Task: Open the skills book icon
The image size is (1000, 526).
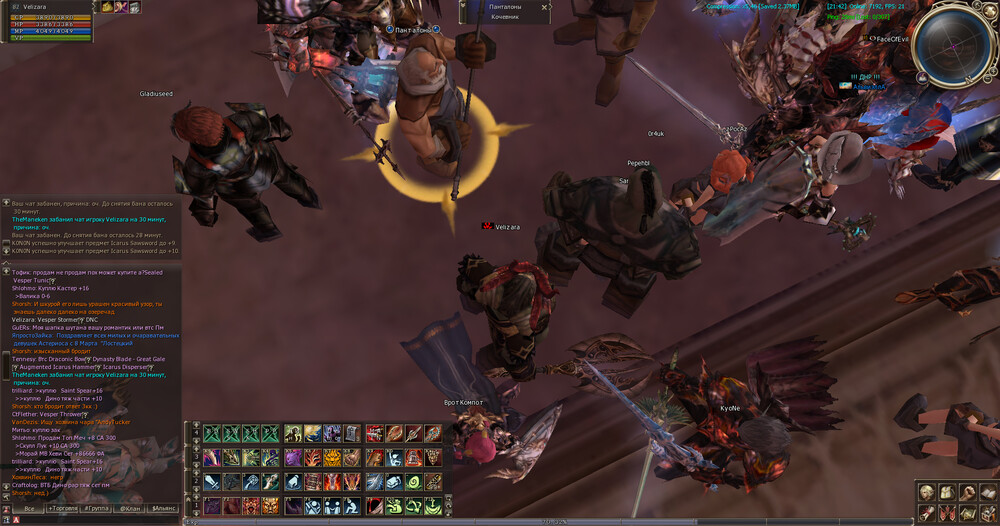Action: 988,492
